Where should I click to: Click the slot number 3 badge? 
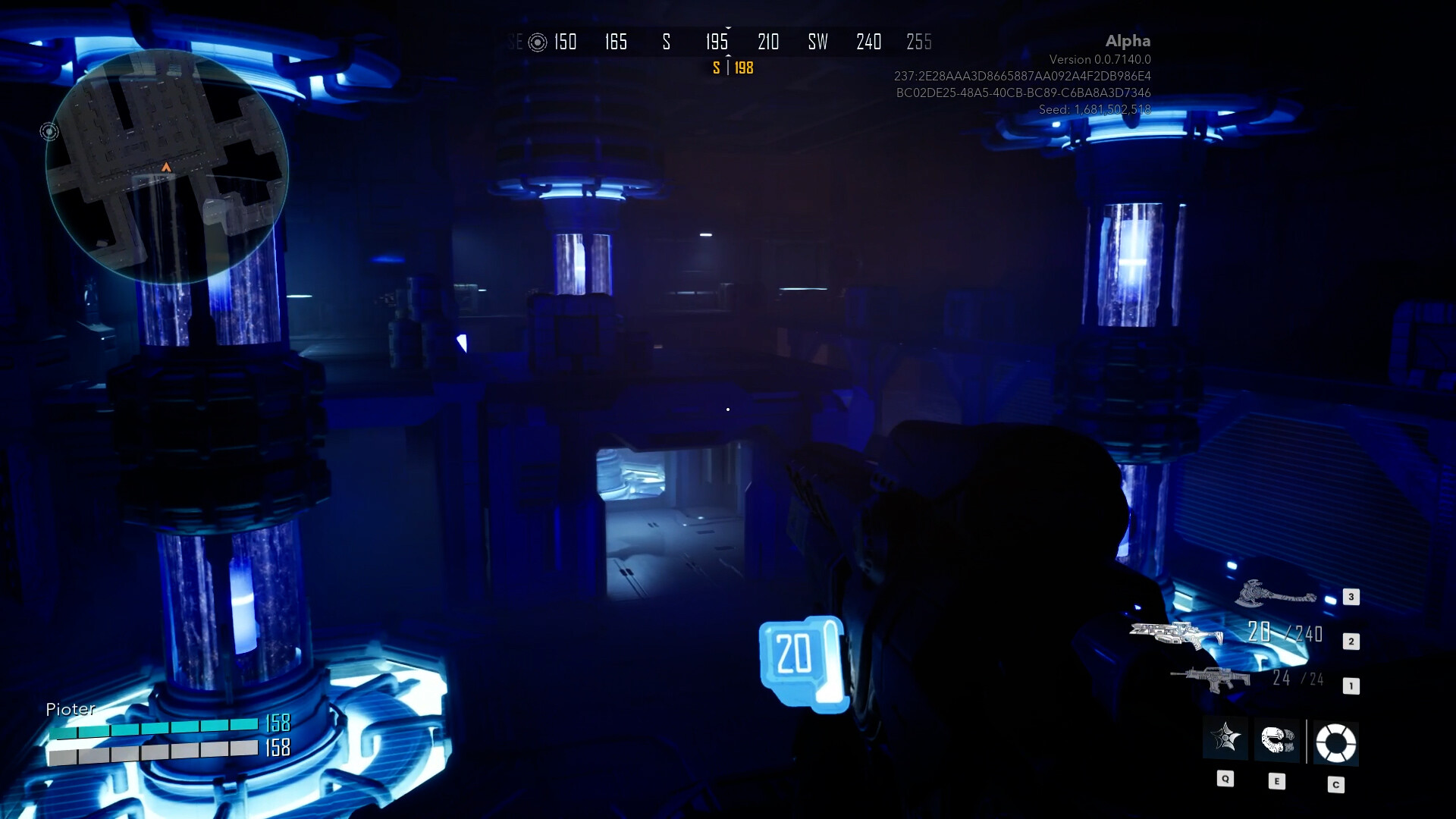pos(1351,596)
